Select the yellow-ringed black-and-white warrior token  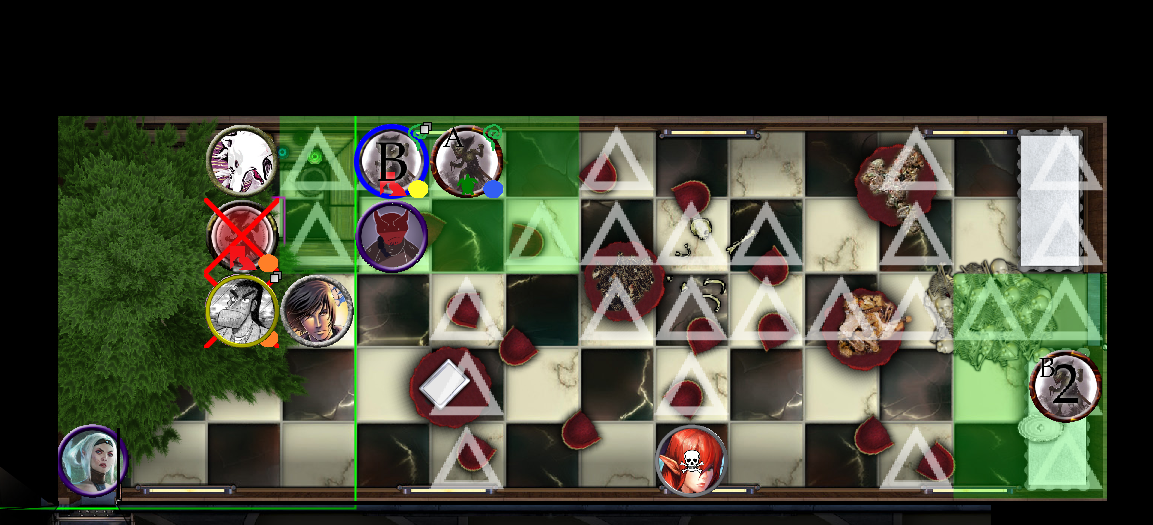tap(242, 312)
